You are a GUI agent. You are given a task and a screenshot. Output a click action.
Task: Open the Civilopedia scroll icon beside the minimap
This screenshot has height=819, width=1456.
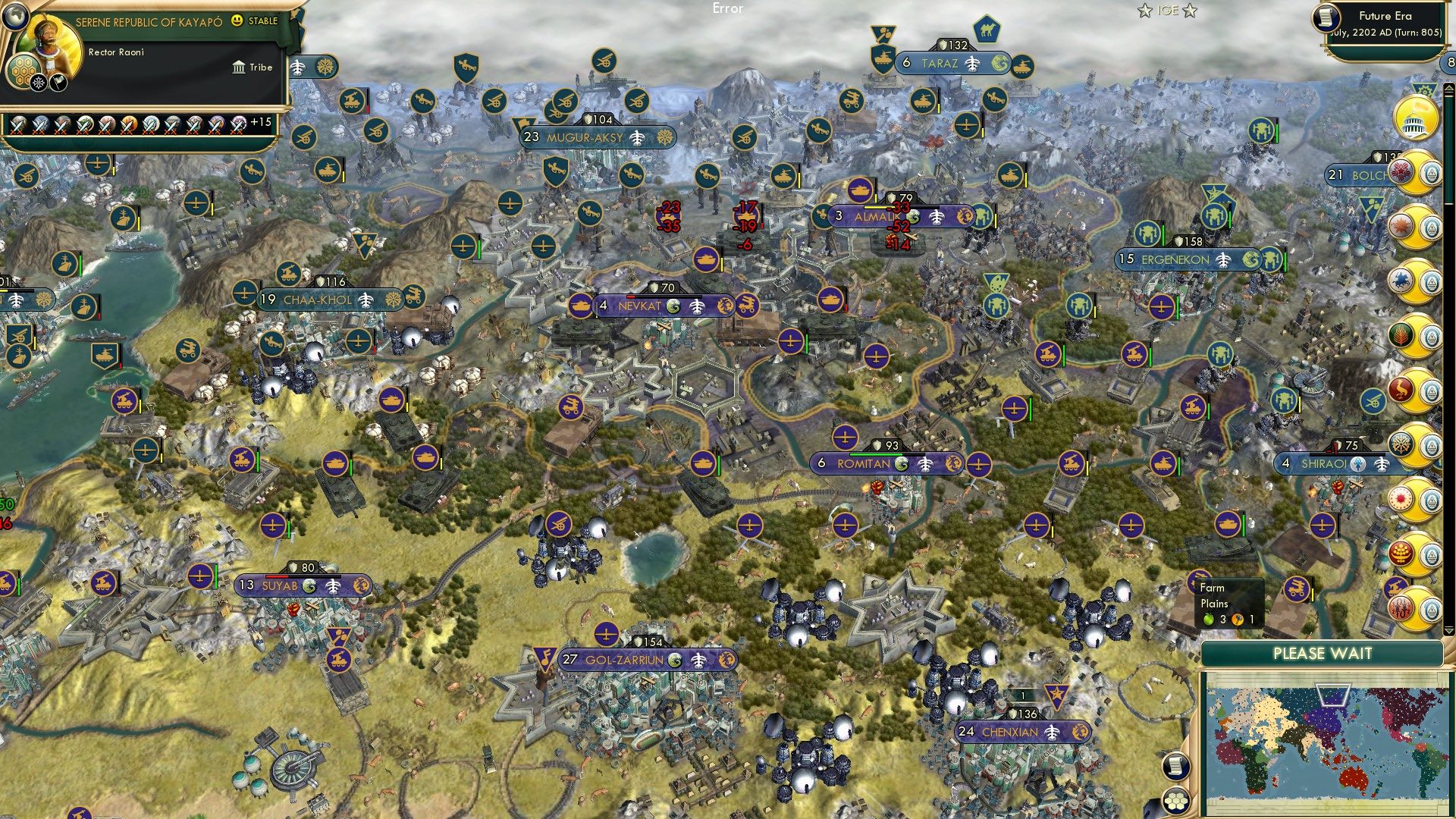click(x=1175, y=767)
